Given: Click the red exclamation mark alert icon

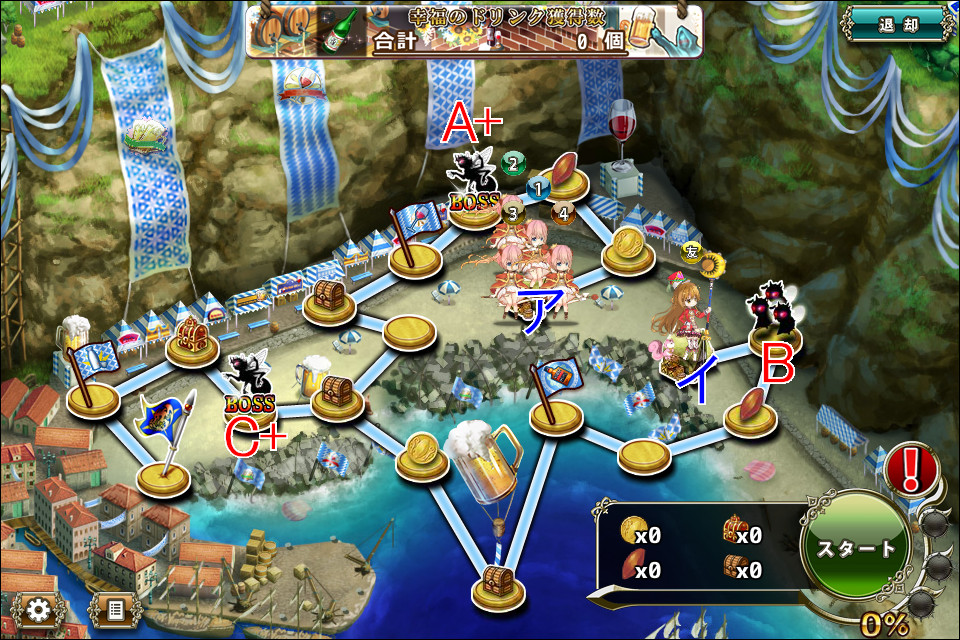Looking at the screenshot, I should click(911, 466).
